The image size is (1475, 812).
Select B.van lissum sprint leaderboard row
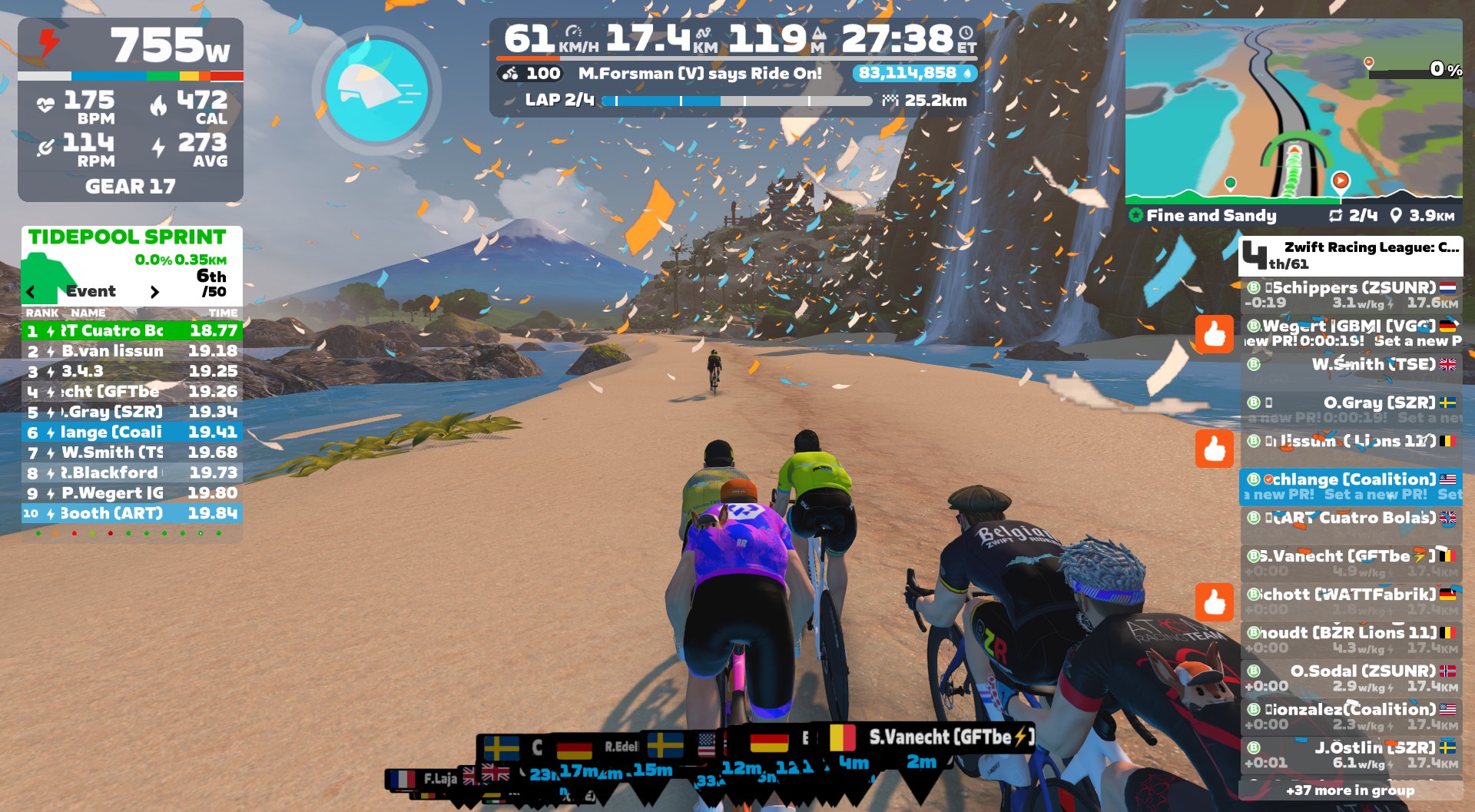[x=131, y=351]
